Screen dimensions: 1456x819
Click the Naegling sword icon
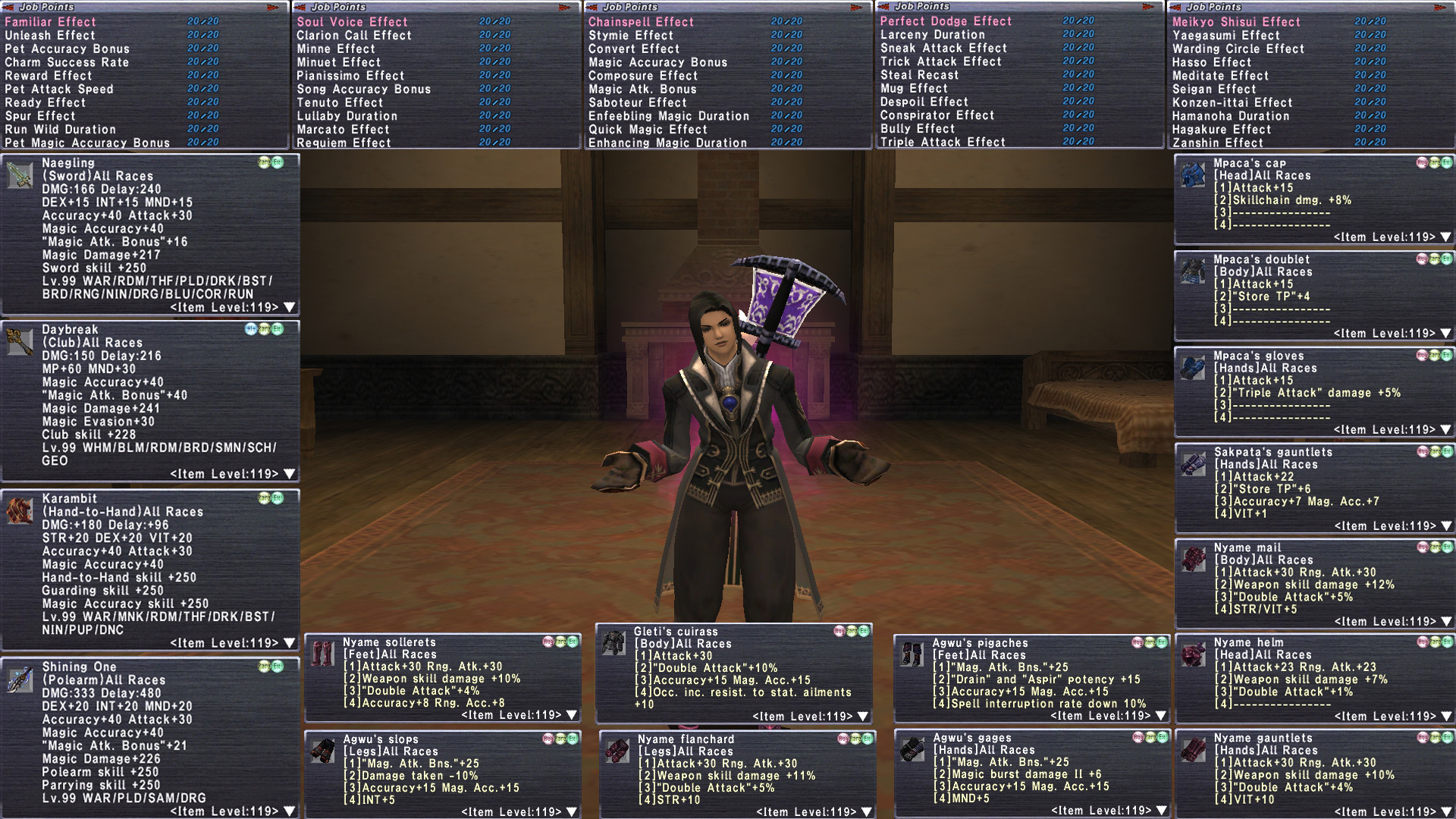click(x=20, y=175)
